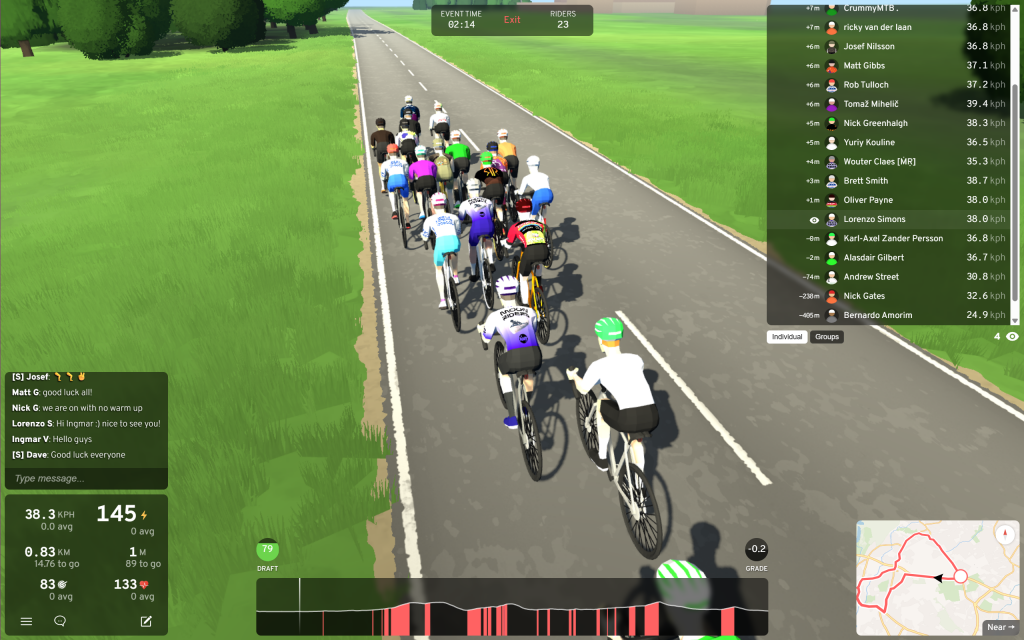The width and height of the screenshot is (1024, 640).
Task: Click the edit note pencil icon
Action: [146, 621]
